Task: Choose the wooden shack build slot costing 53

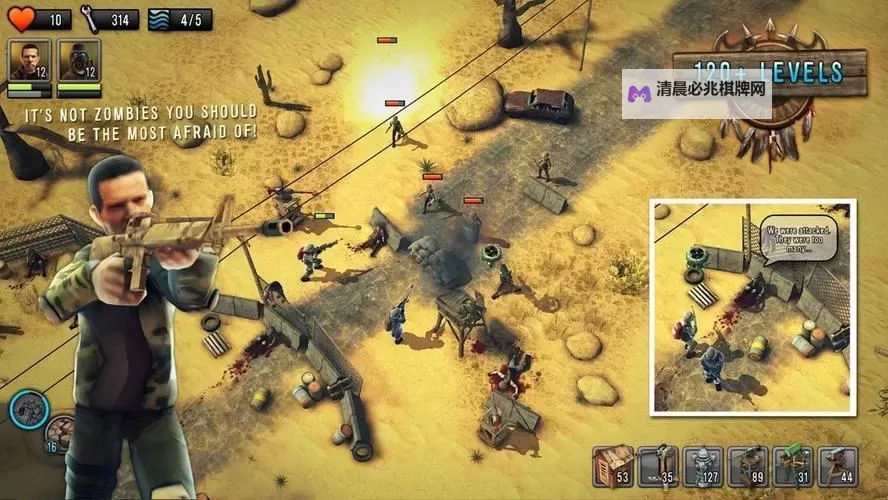Action: (x=613, y=466)
